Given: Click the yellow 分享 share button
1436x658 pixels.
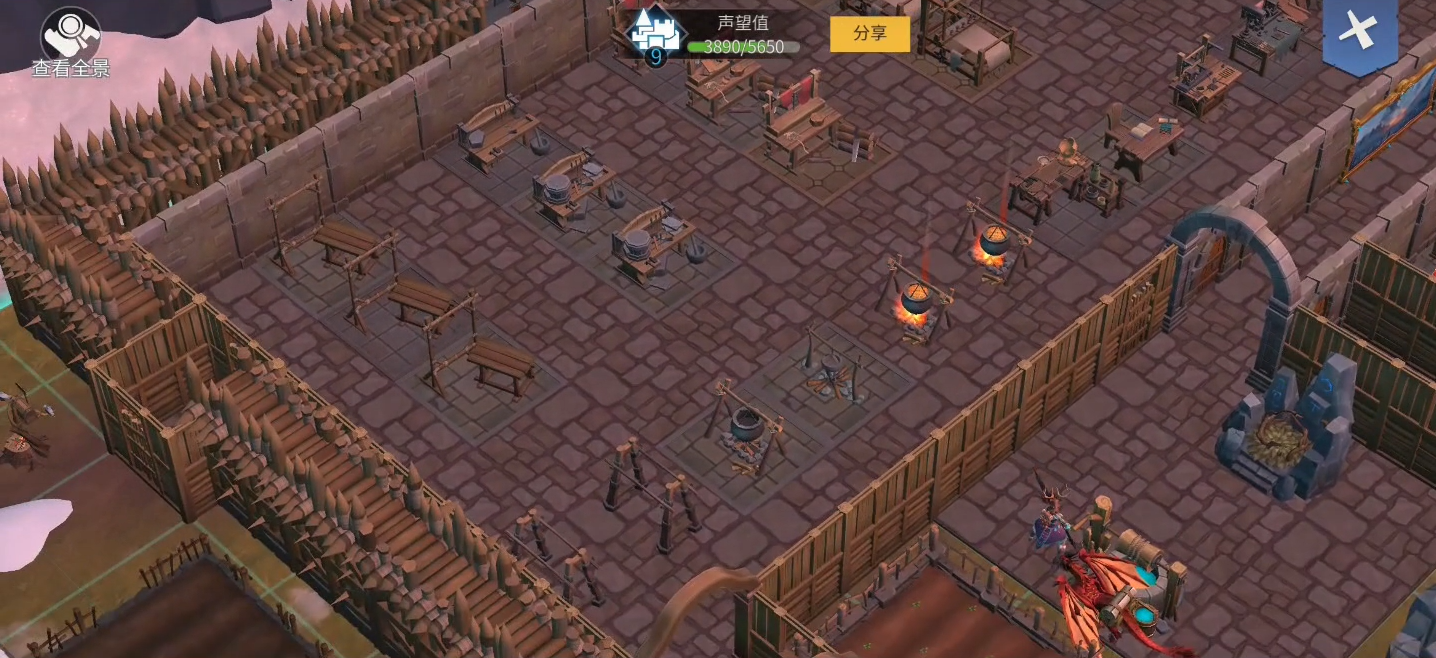Looking at the screenshot, I should tap(869, 33).
